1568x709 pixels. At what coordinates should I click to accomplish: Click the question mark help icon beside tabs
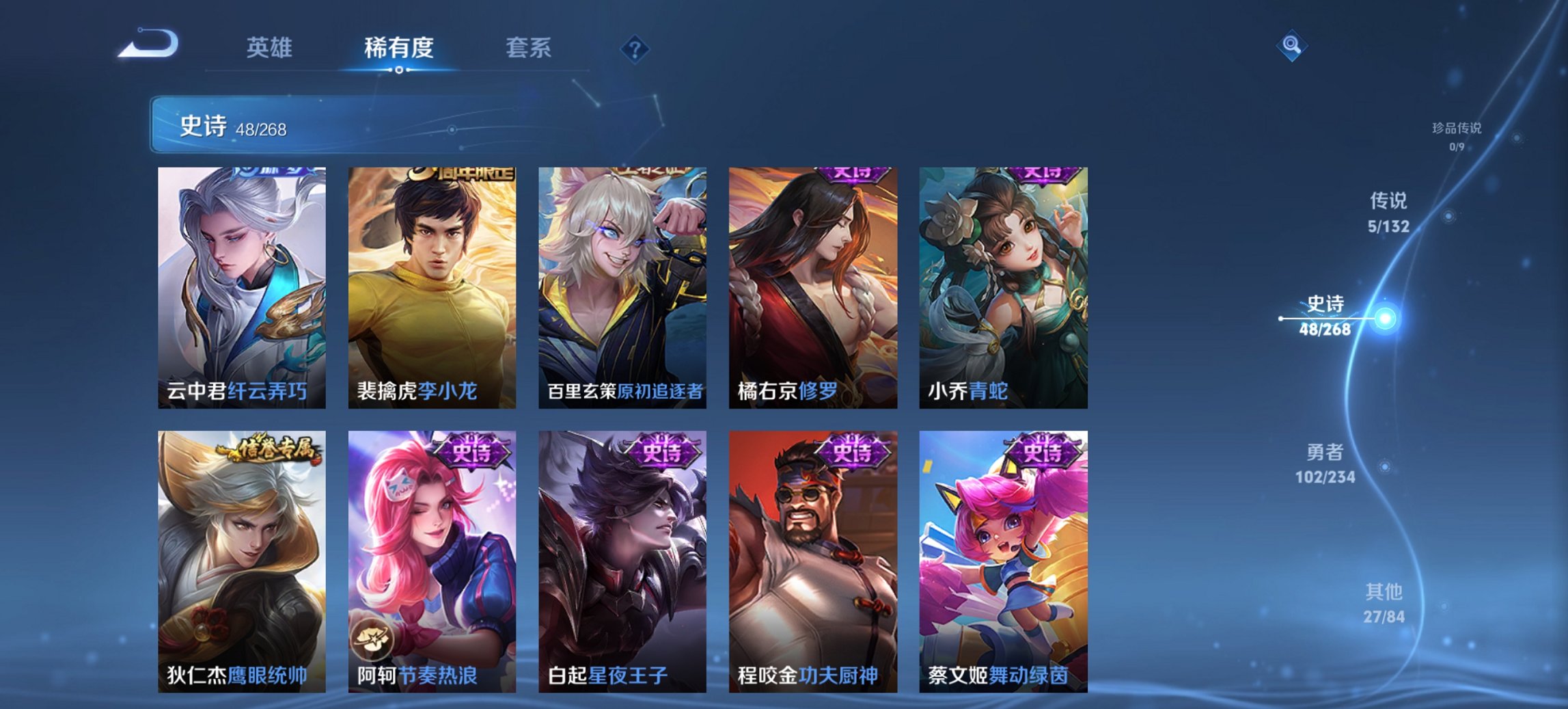coord(635,48)
